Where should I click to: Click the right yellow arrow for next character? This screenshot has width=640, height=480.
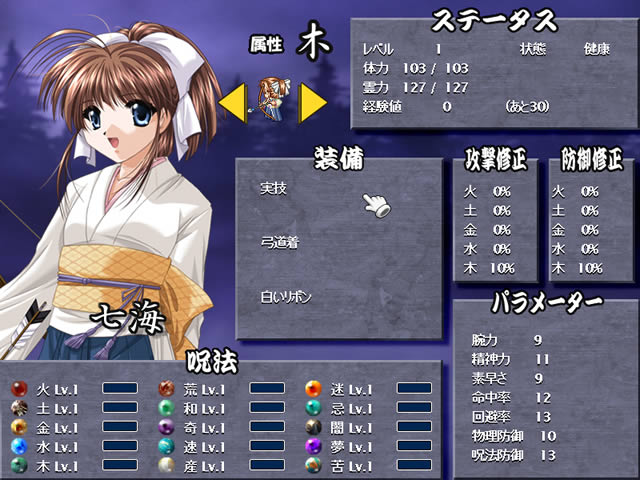(x=313, y=102)
